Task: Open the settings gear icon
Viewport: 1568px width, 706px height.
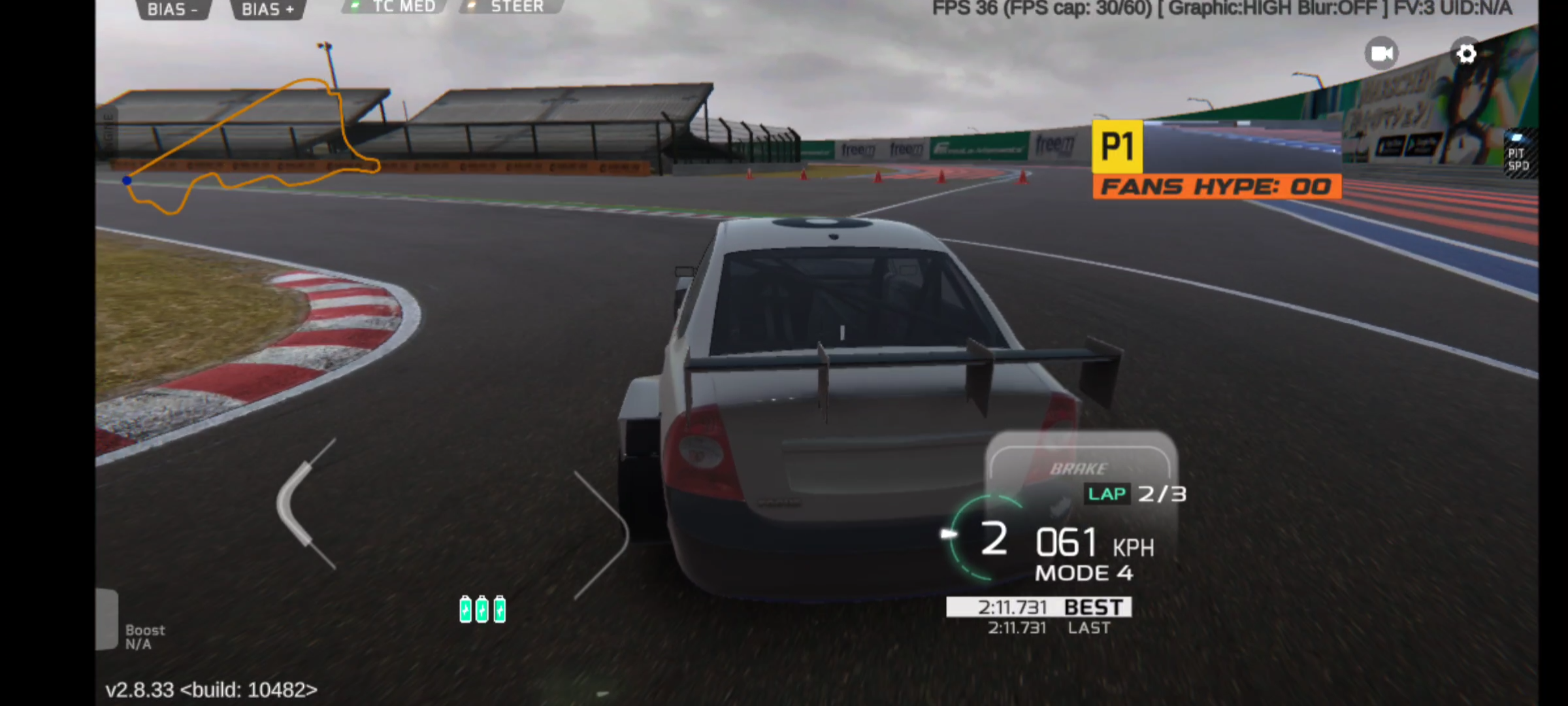Action: pyautogui.click(x=1465, y=55)
